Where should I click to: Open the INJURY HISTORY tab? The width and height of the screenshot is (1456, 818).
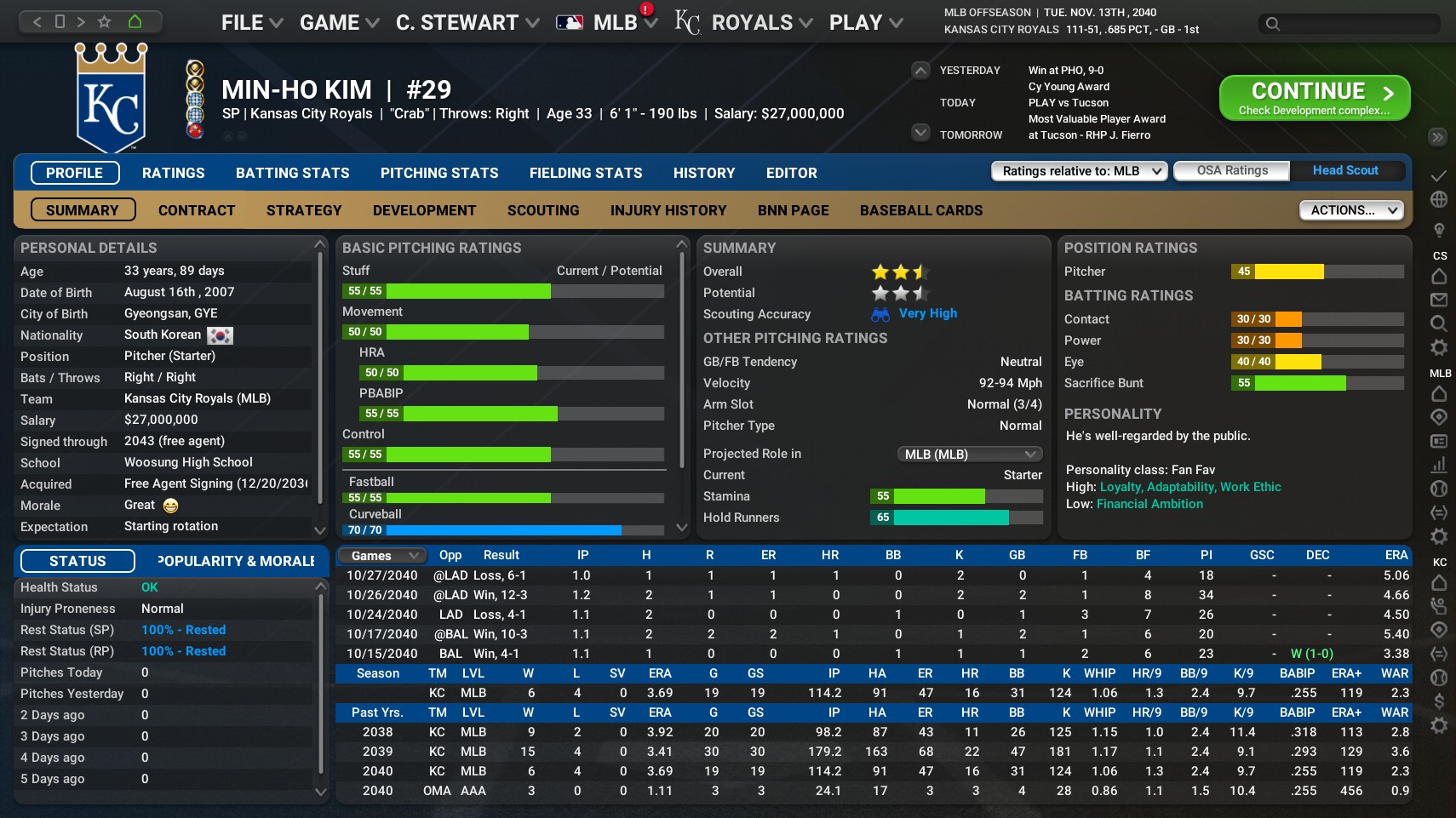coord(668,210)
